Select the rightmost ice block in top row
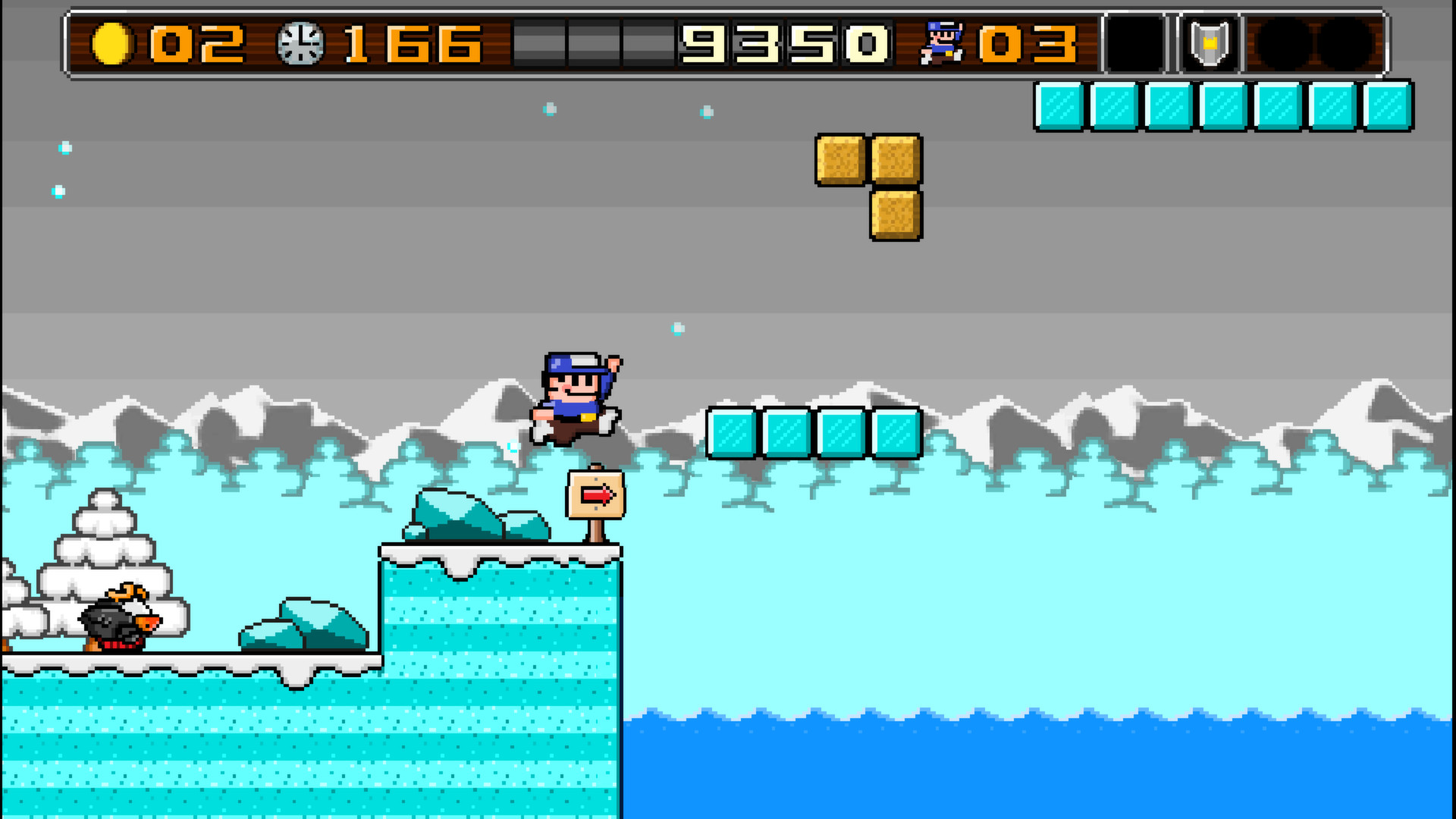This screenshot has height=819, width=1456. click(x=1389, y=105)
